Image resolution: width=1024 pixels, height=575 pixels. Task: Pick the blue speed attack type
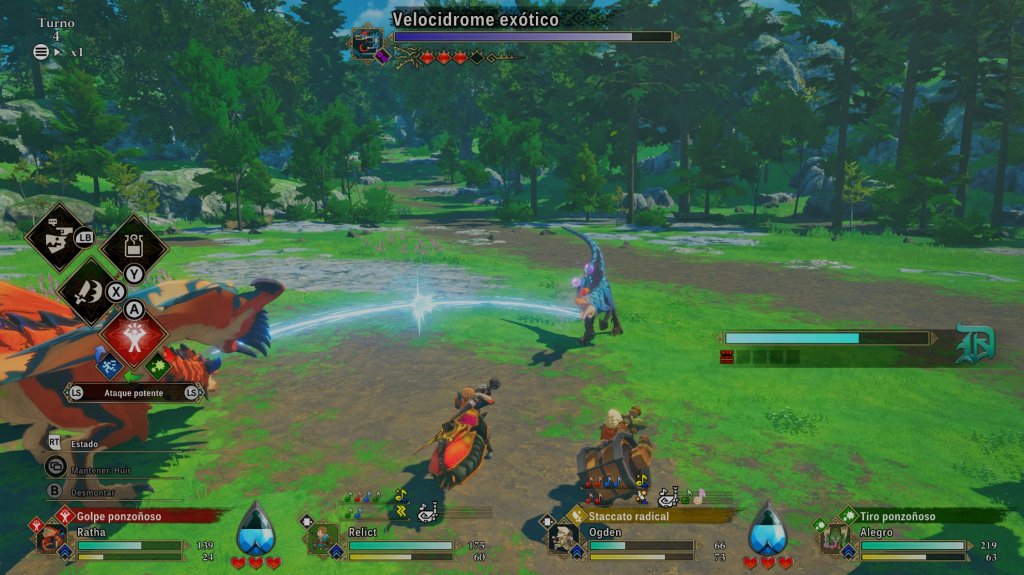(109, 367)
